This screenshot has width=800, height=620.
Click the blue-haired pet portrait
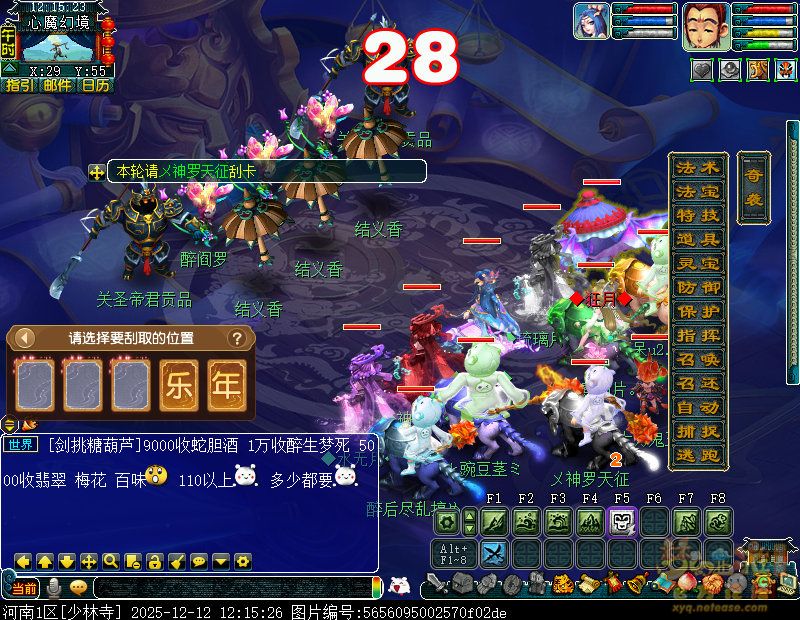pyautogui.click(x=591, y=22)
